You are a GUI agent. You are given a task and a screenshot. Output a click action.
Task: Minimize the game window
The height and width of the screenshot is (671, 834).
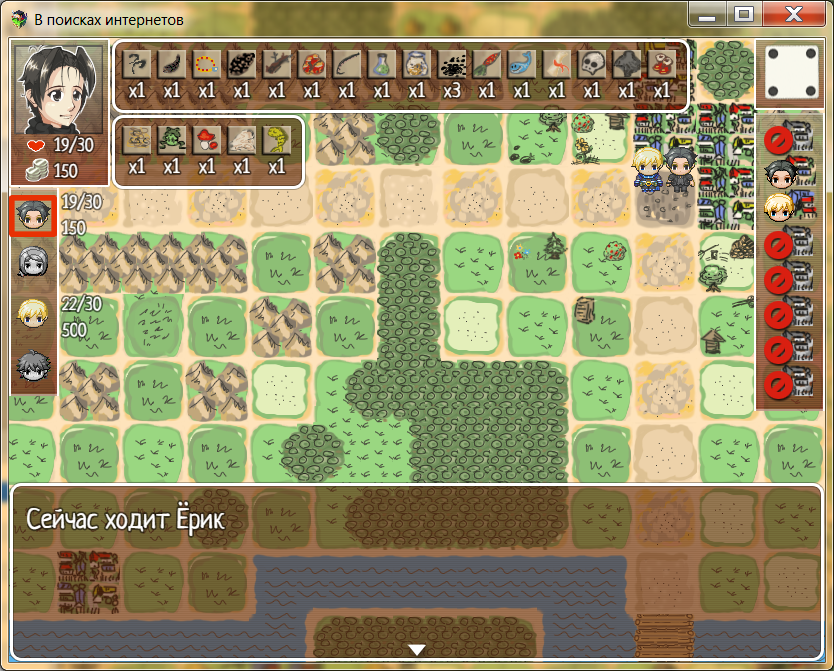click(x=708, y=14)
